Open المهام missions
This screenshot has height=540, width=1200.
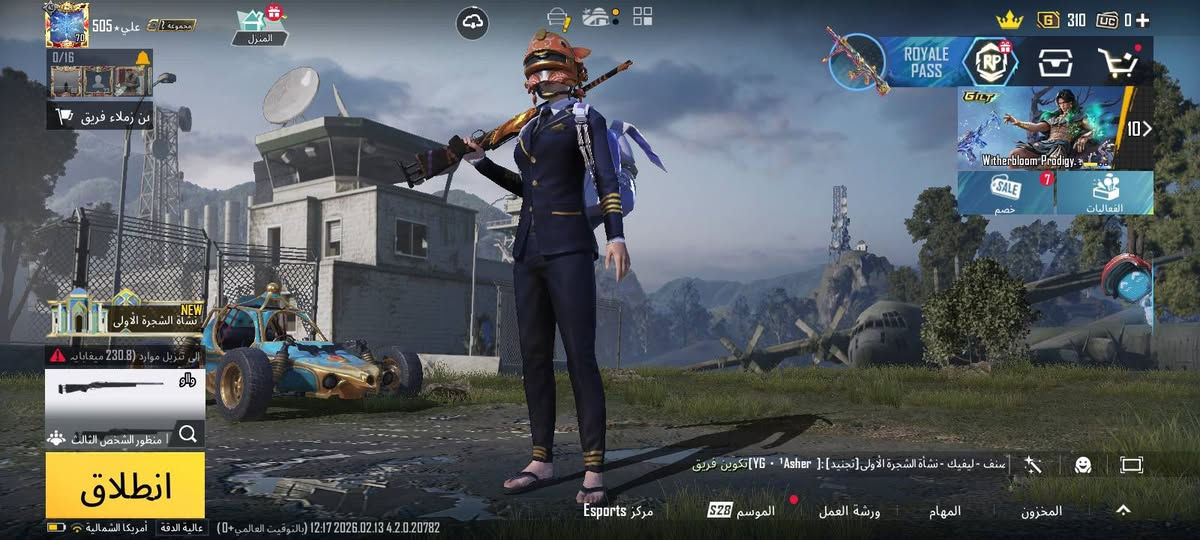coord(944,511)
